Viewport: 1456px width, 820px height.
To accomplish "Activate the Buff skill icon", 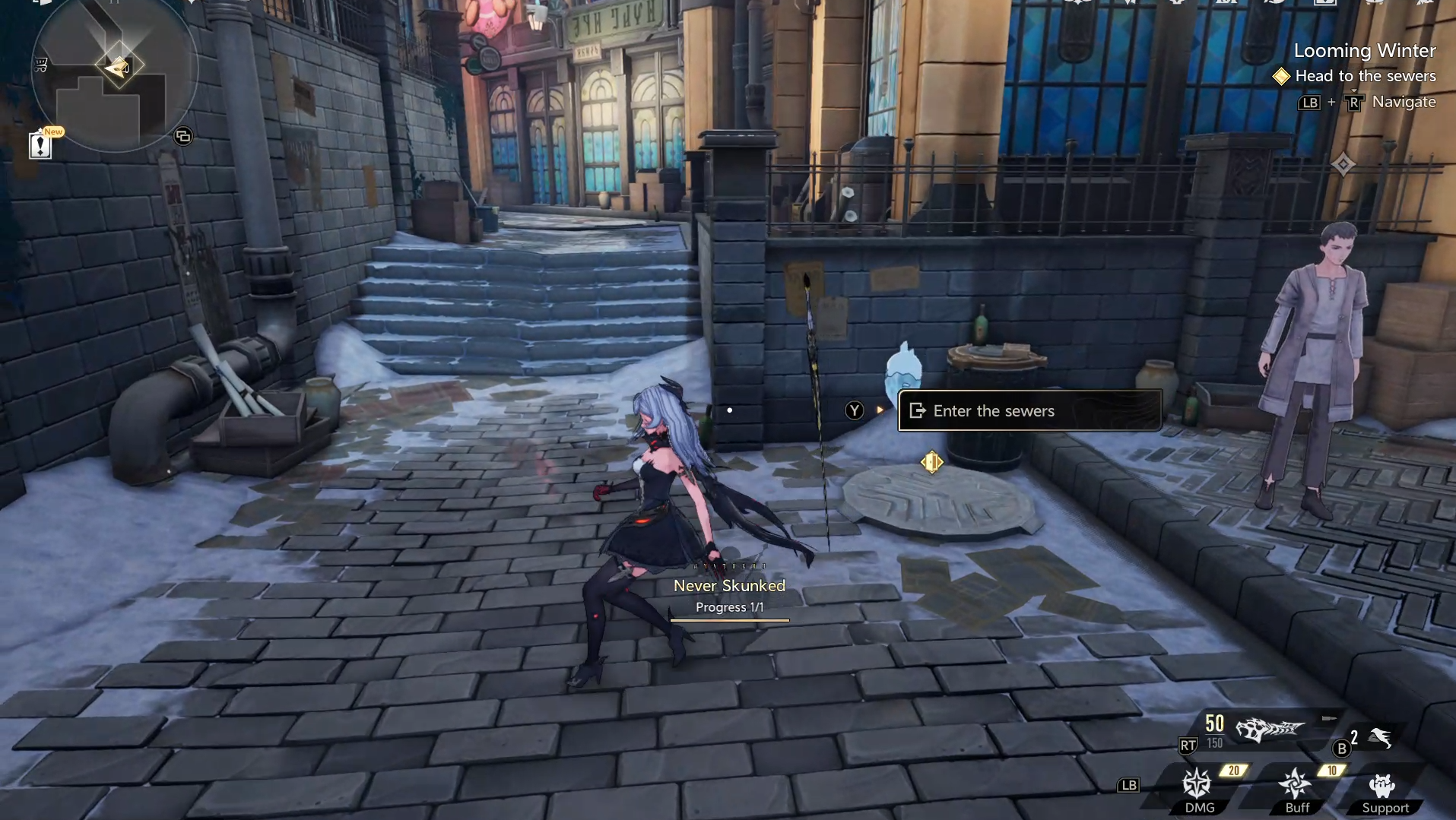I will coord(1295,785).
